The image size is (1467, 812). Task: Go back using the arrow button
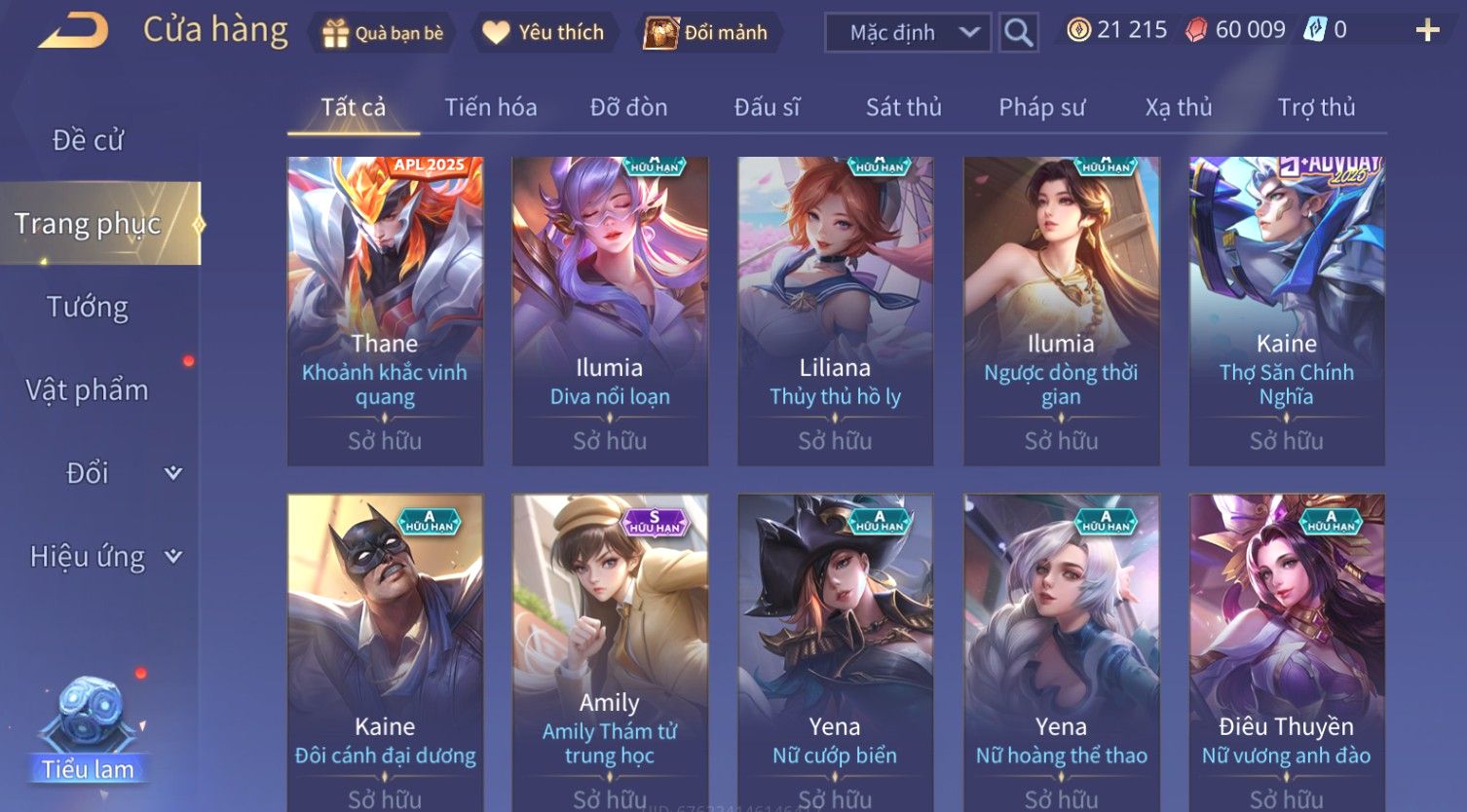(x=73, y=32)
